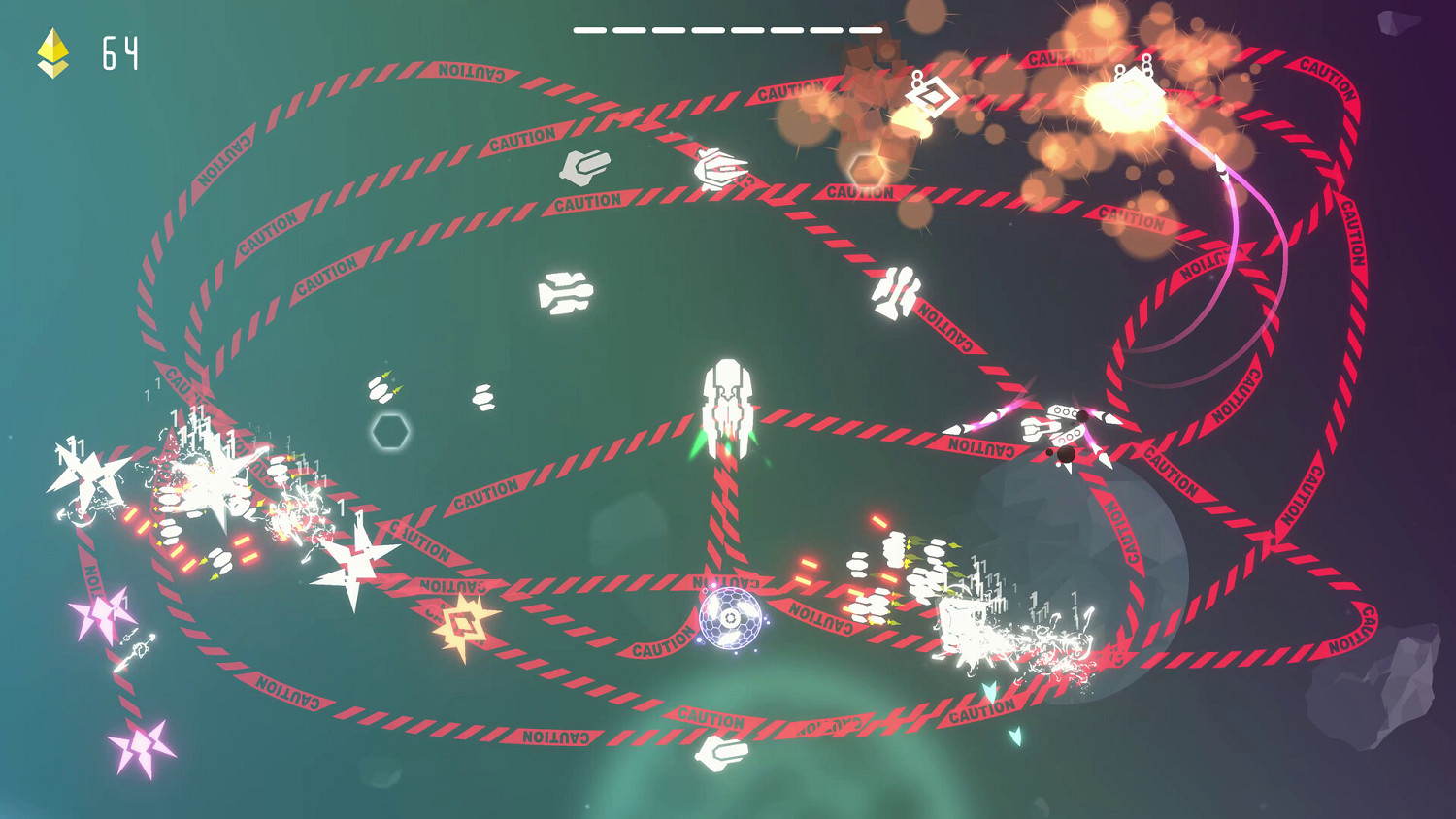1456x819 pixels.
Task: Click the disco-ball sphere power-up
Action: [x=730, y=617]
